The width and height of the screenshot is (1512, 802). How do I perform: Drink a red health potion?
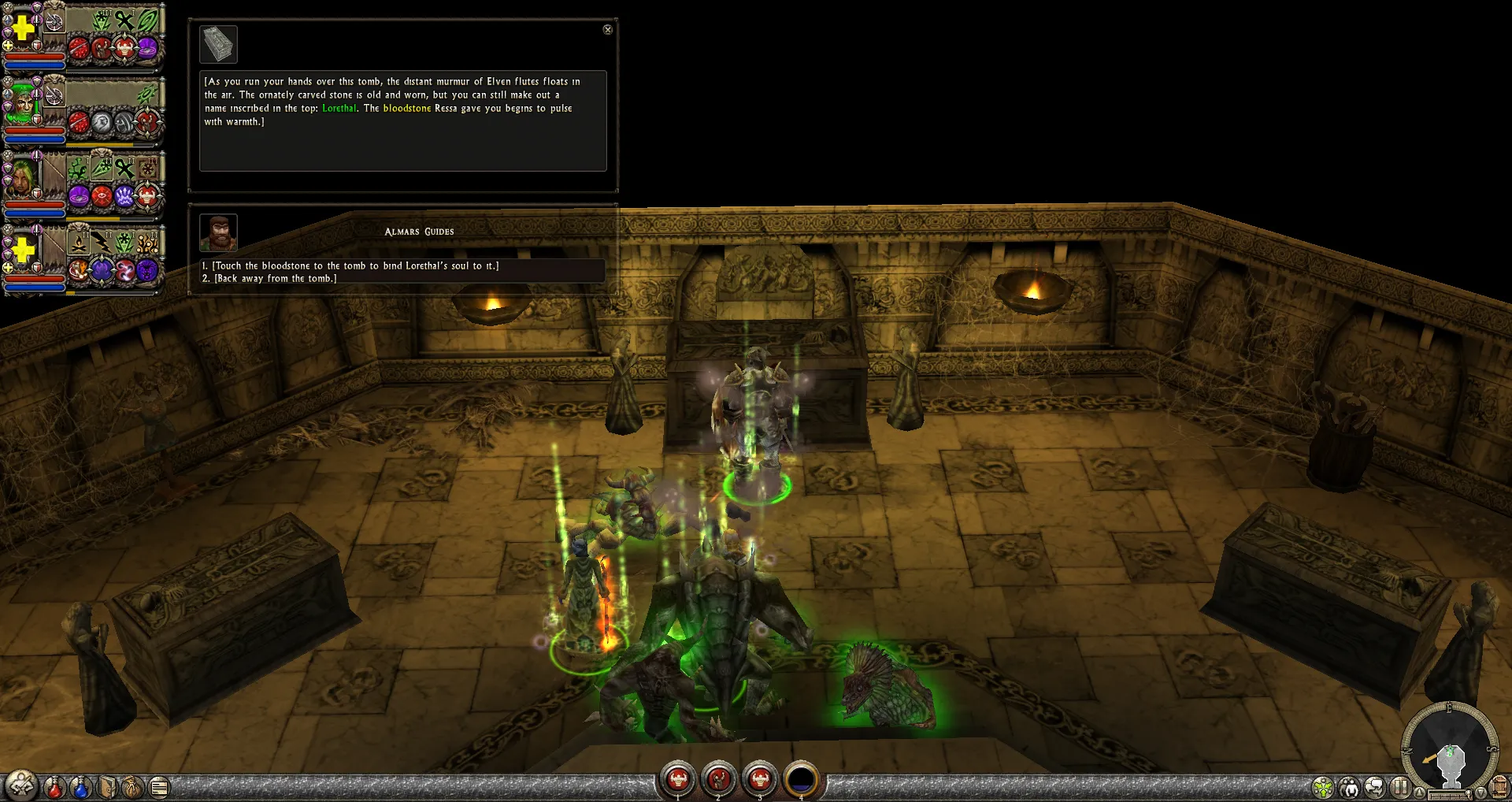click(54, 786)
